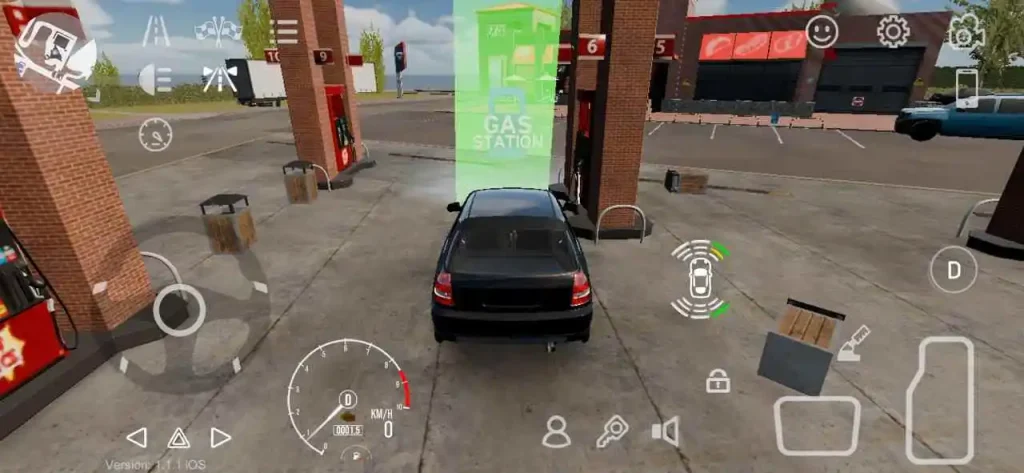Open the three-line list menu
The height and width of the screenshot is (473, 1024).
coord(284,32)
